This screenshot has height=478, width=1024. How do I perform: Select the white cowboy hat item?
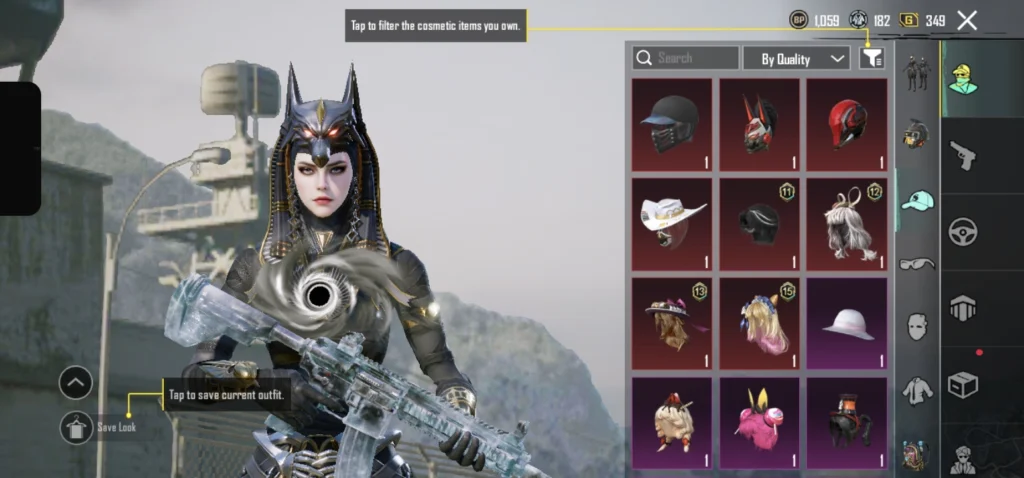pyautogui.click(x=671, y=224)
